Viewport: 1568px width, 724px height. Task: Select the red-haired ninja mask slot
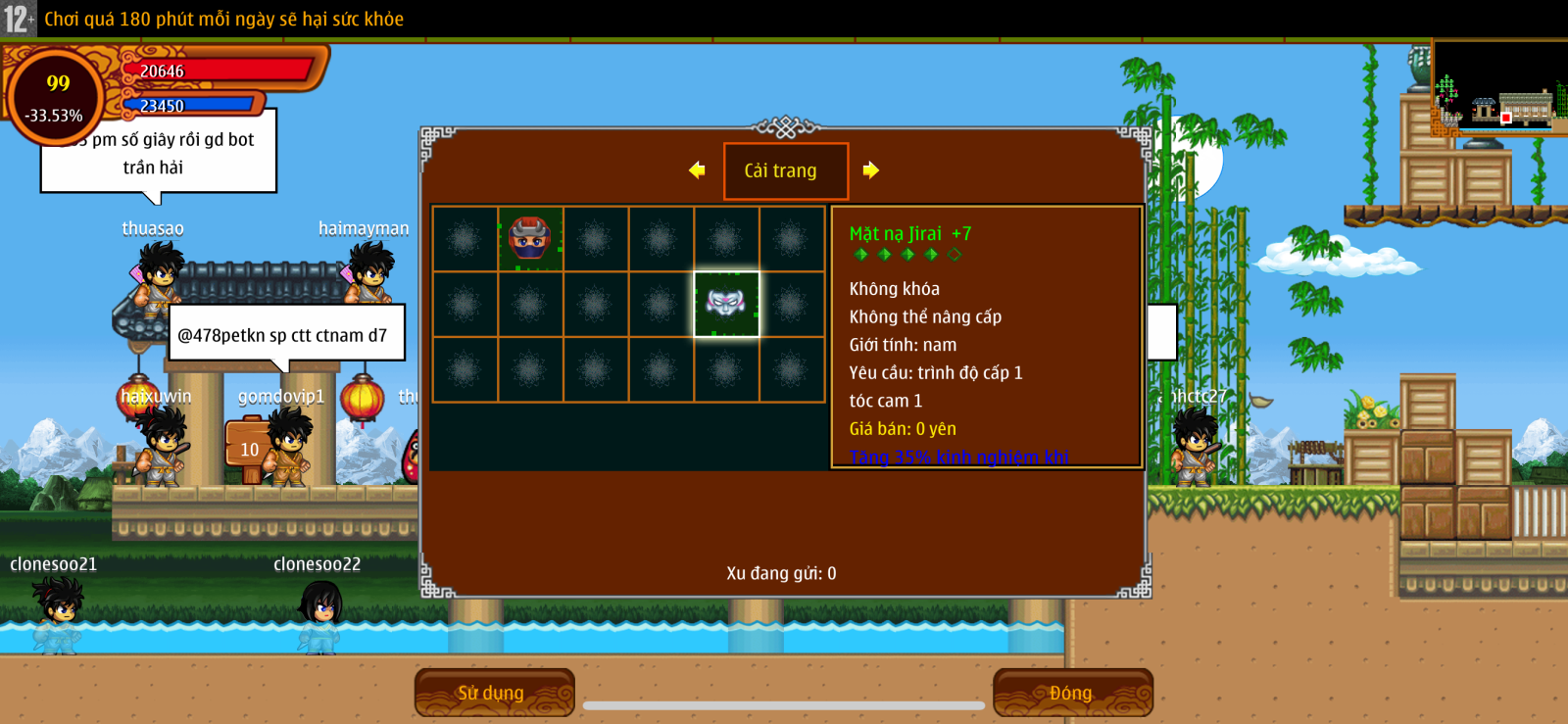point(530,238)
